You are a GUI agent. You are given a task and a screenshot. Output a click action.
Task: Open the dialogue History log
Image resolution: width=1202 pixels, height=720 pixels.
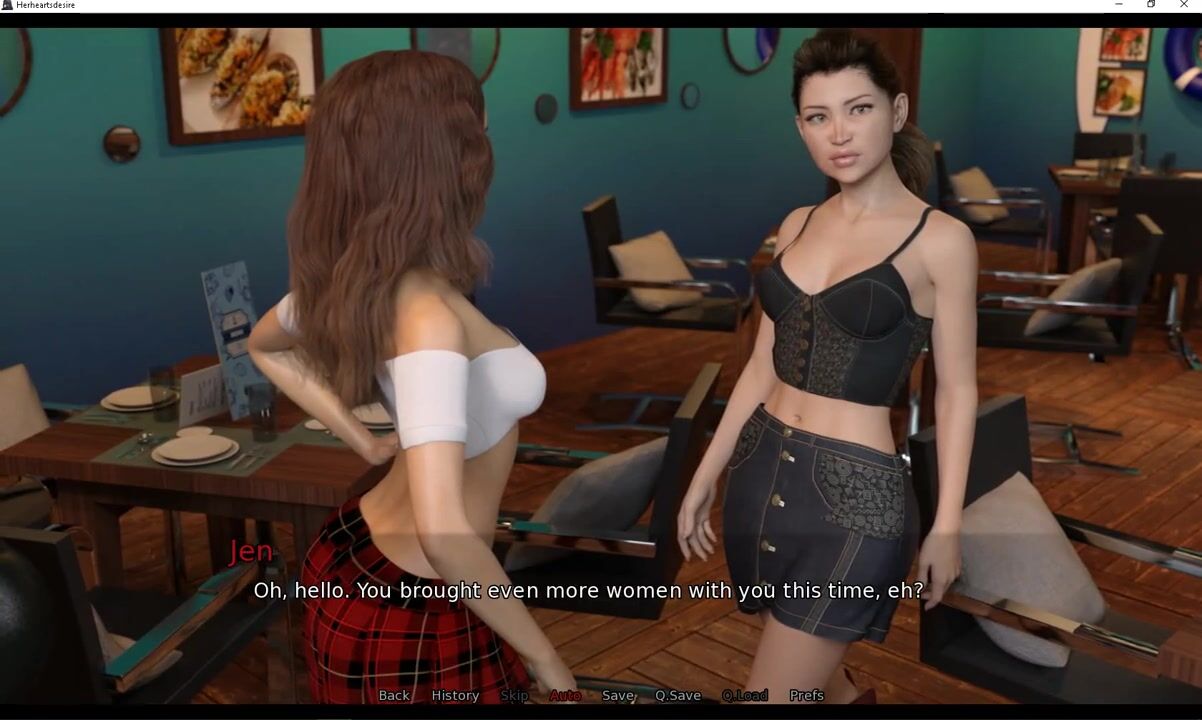[455, 695]
